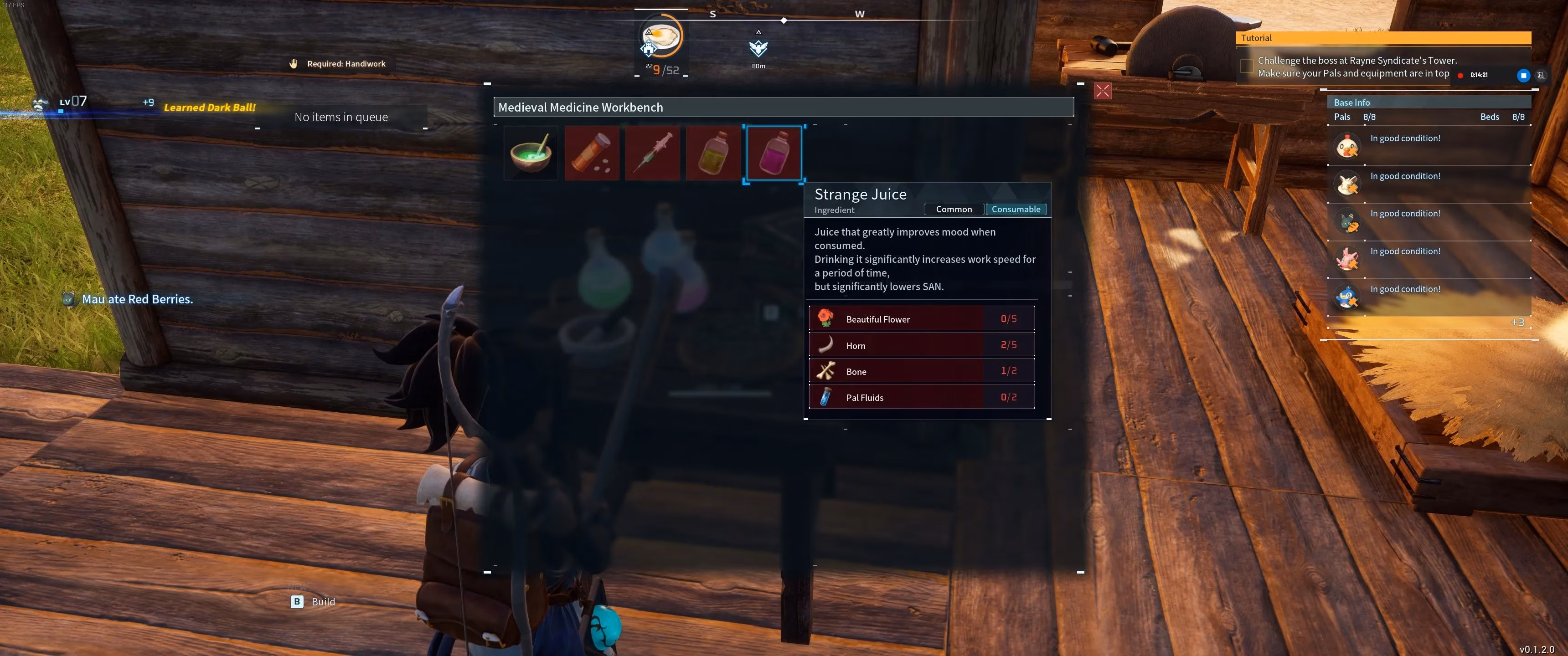Select the Bone ingredient row

click(922, 371)
